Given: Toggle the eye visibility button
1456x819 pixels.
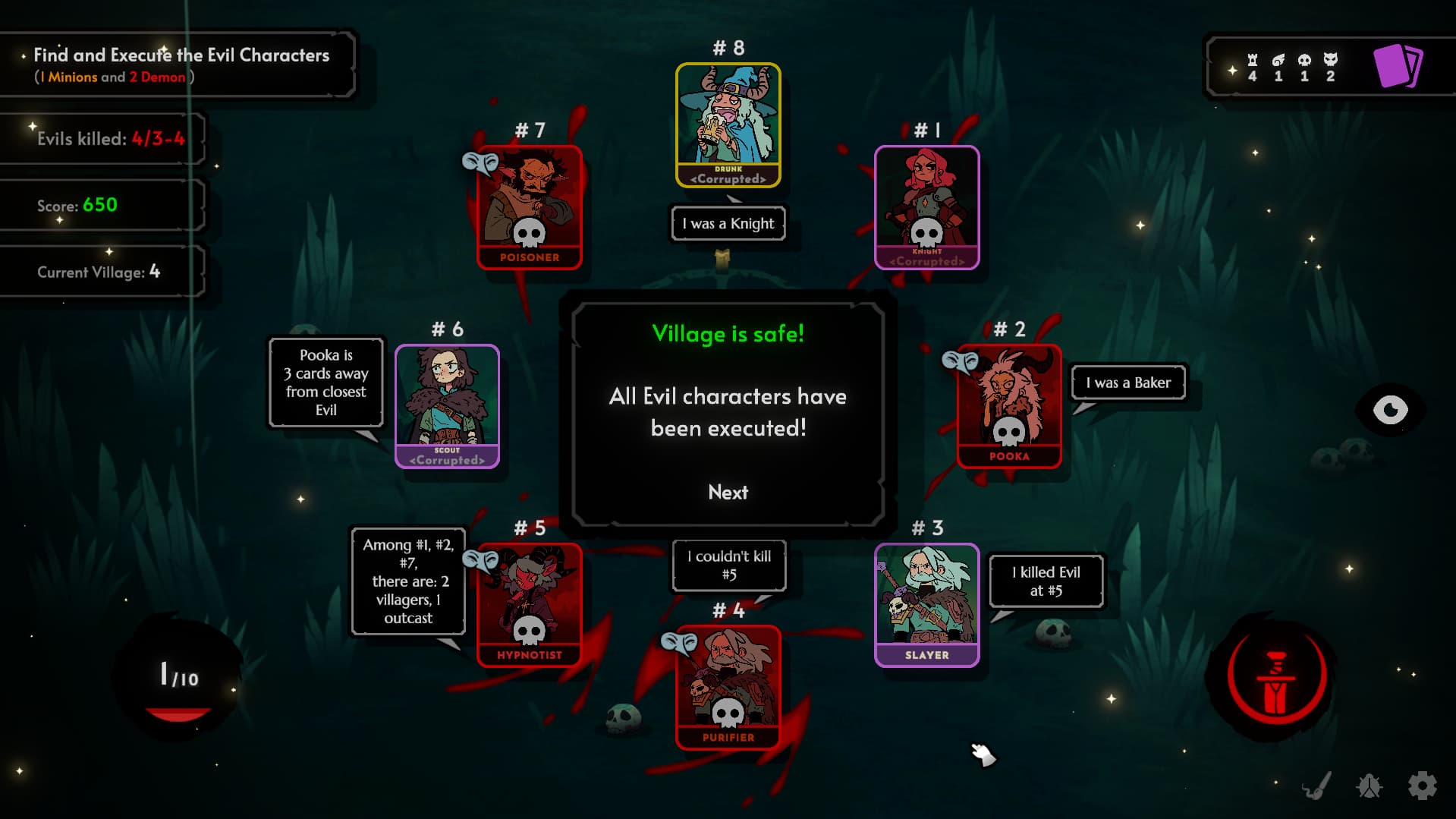Looking at the screenshot, I should (1390, 410).
